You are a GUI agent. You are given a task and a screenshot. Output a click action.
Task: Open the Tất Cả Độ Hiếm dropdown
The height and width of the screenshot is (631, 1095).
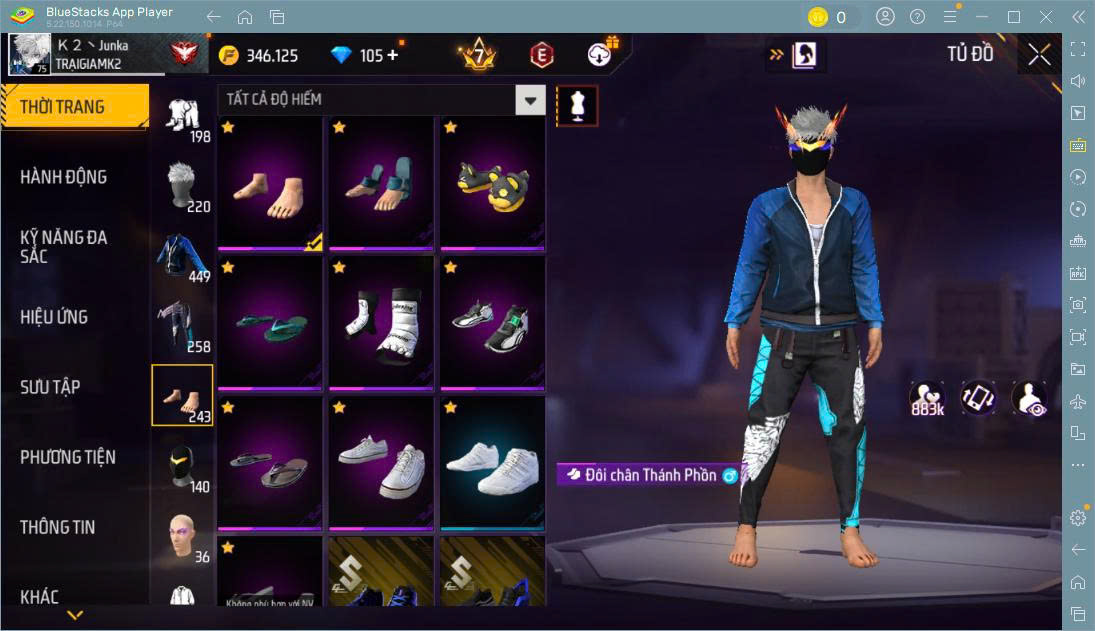coord(531,99)
